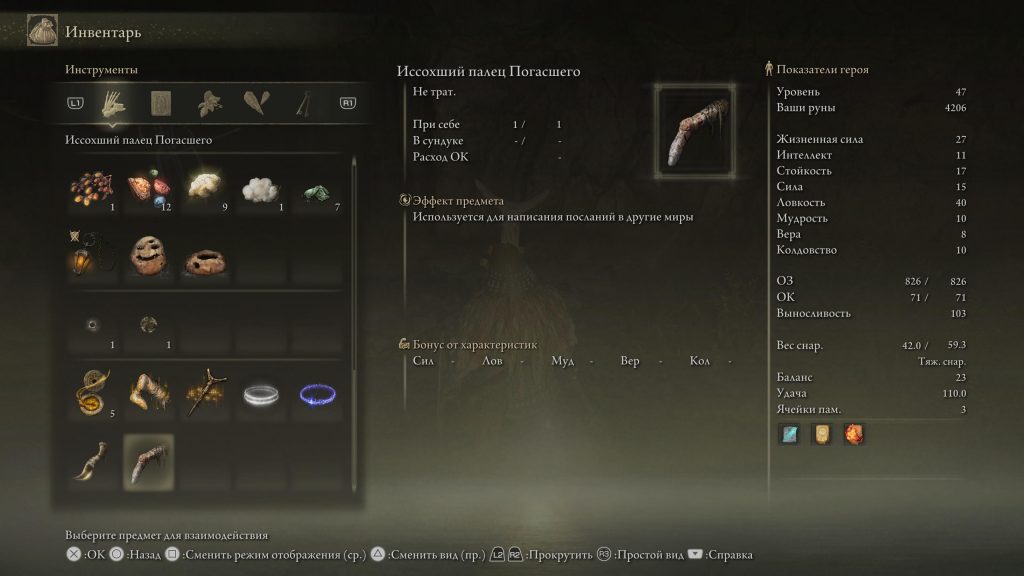Switch to the feather category tab
The image size is (1024, 576).
point(254,103)
